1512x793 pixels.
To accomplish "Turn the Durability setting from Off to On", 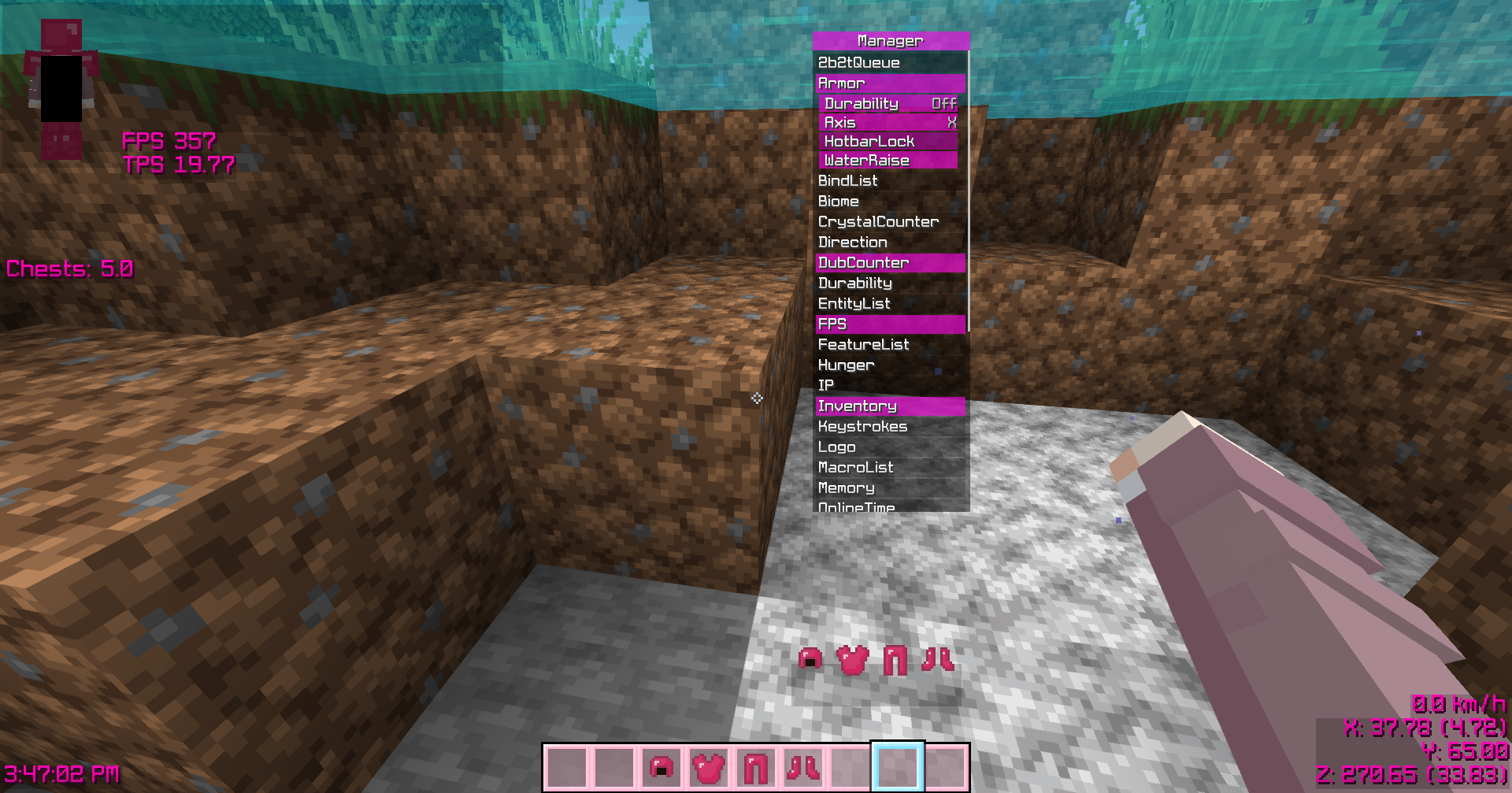I will [888, 103].
